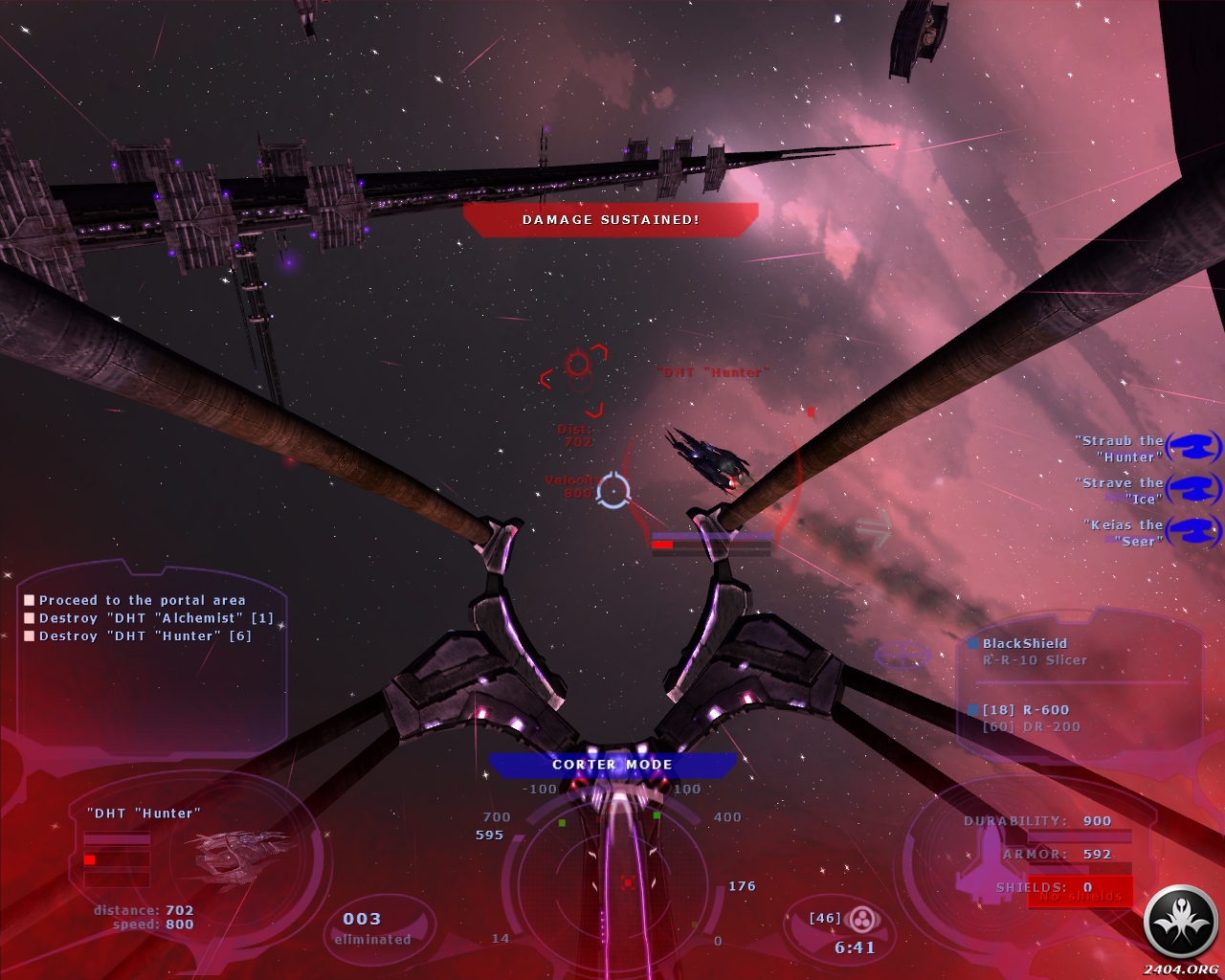Select the "Proceed to the portal area" objective
Image resolution: width=1225 pixels, height=980 pixels.
point(142,600)
